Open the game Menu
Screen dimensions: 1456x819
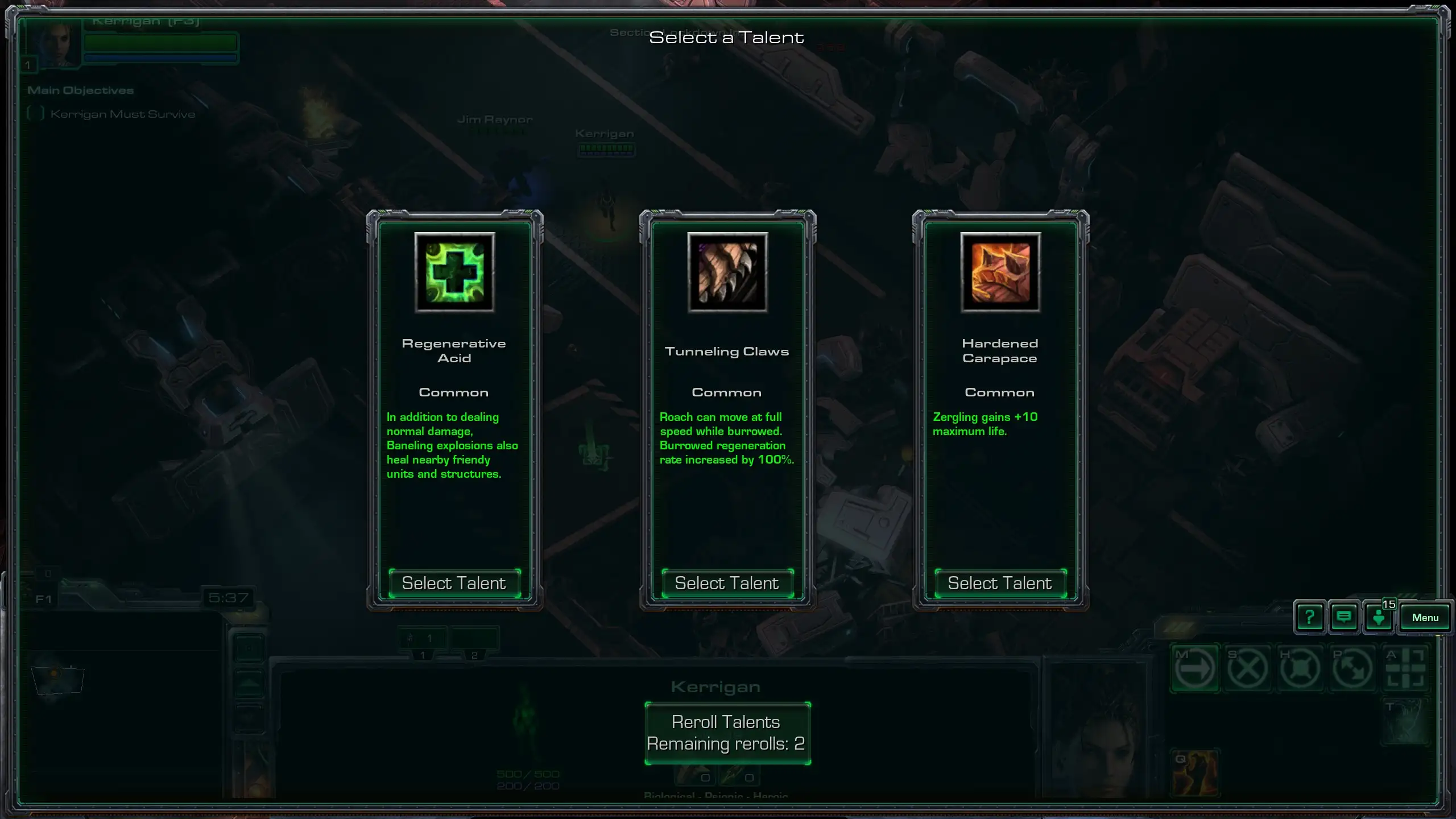click(x=1425, y=618)
